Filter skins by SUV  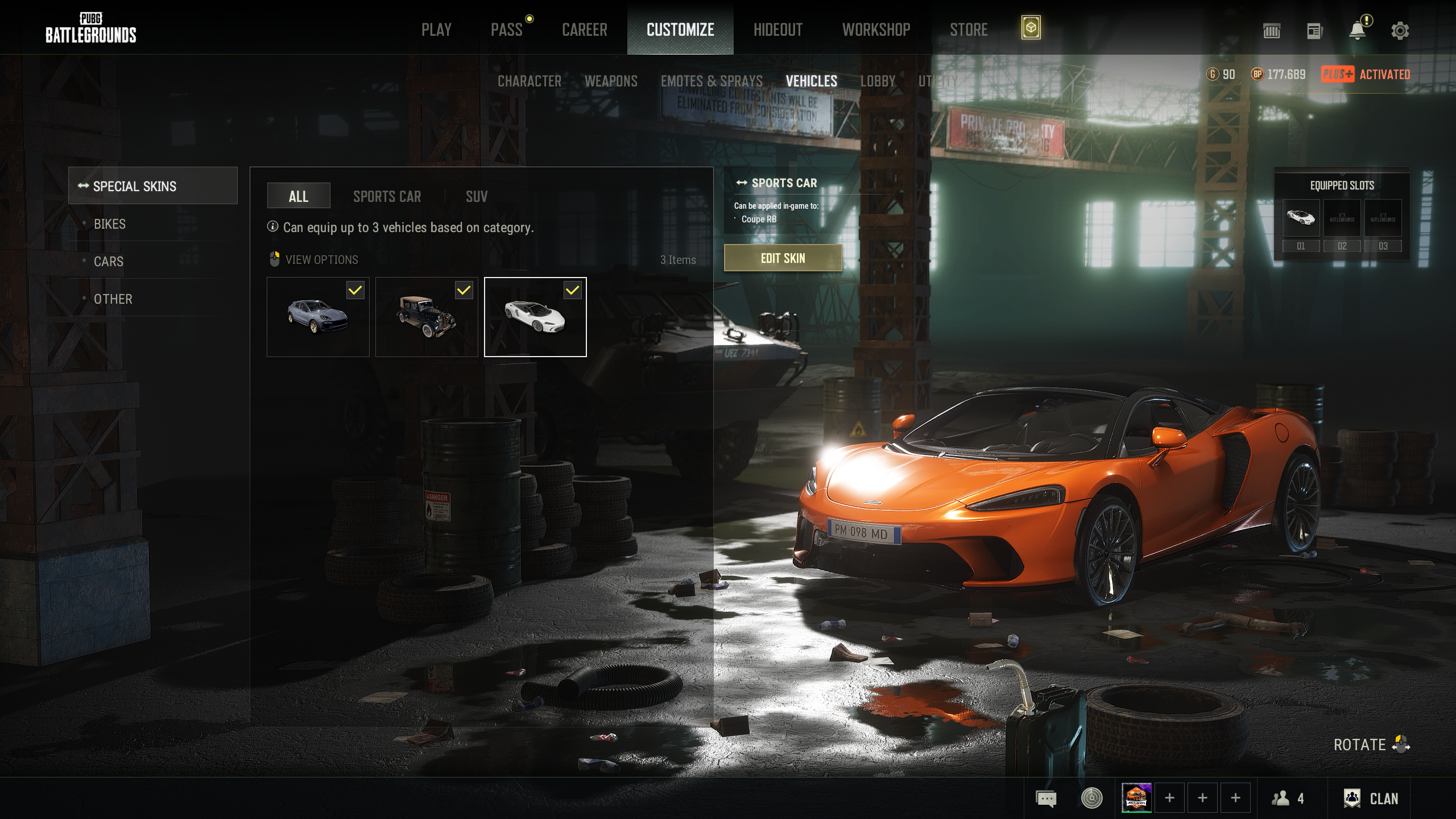point(477,197)
